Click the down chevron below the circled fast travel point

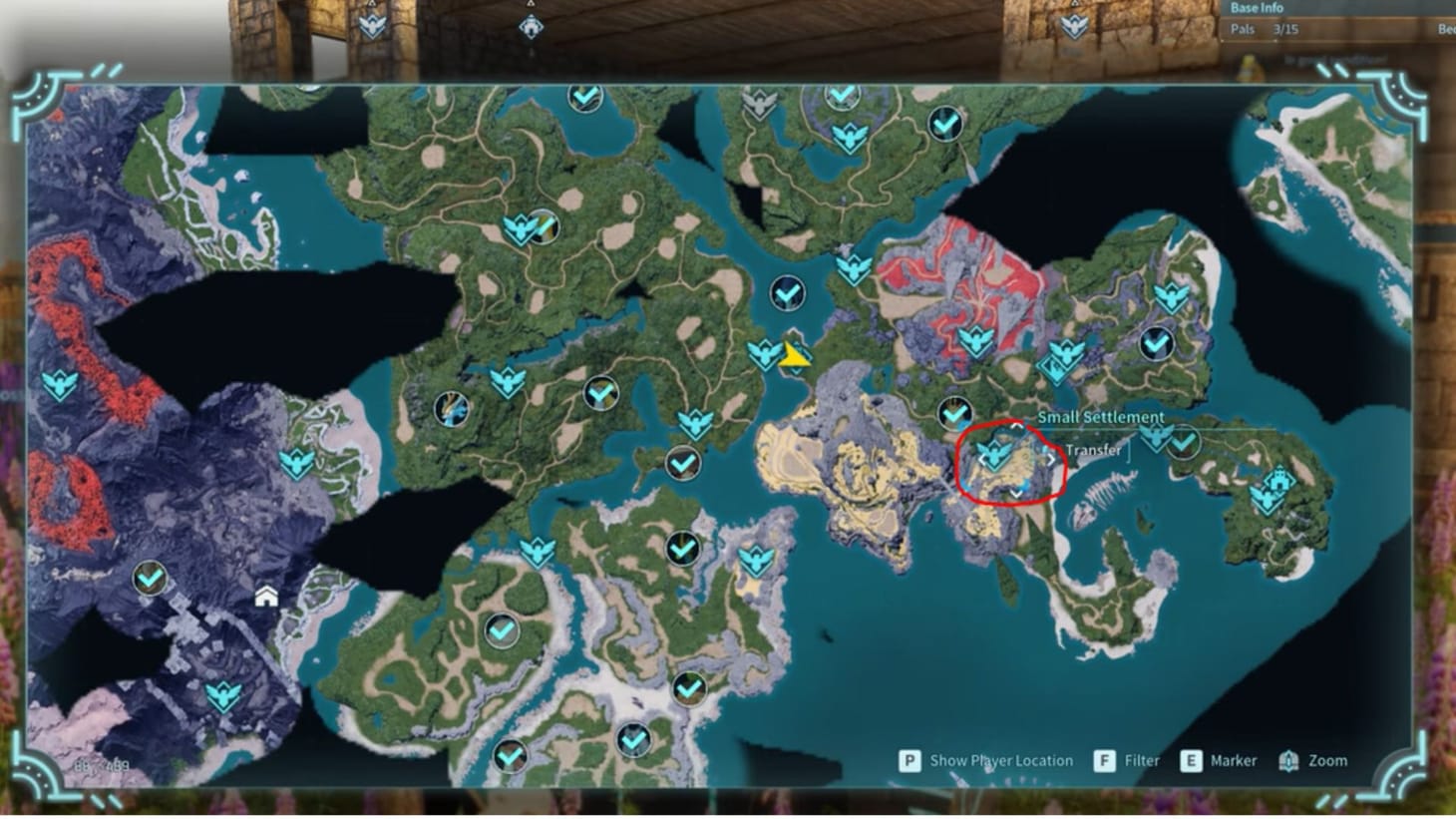point(1016,493)
